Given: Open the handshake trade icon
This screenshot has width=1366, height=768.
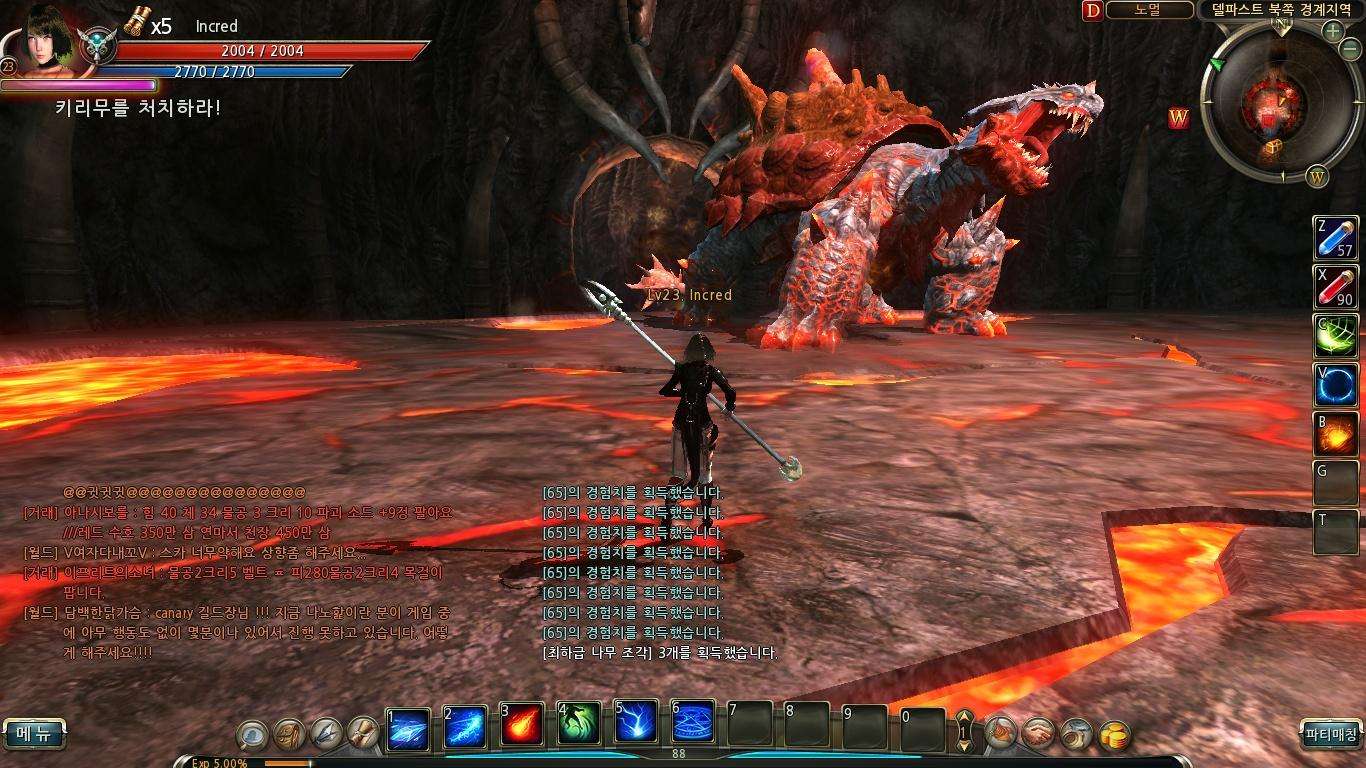Looking at the screenshot, I should [1039, 734].
